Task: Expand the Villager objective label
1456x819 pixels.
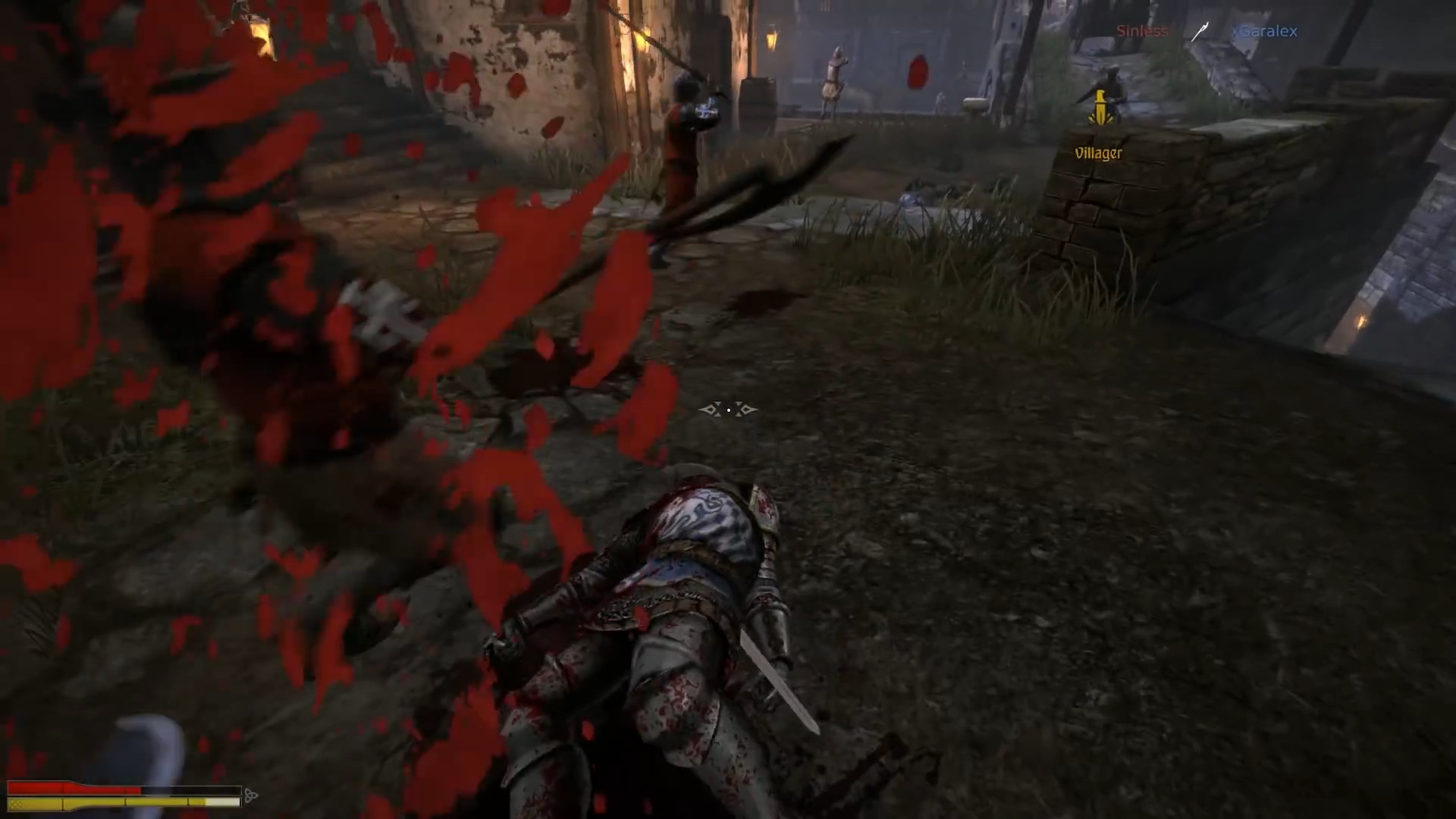Action: 1097,152
